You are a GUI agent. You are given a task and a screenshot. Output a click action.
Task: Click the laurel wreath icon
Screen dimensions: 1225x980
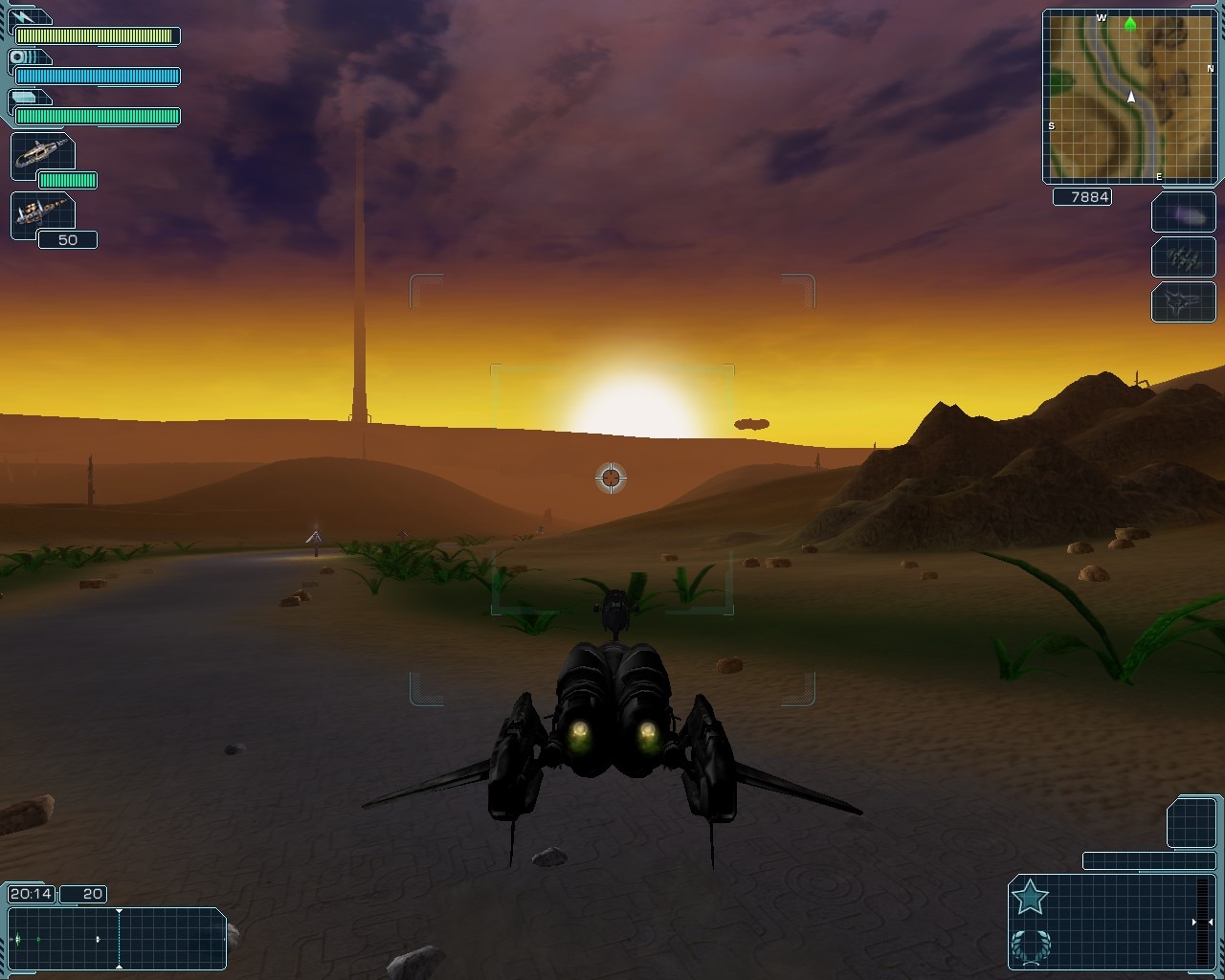[1030, 946]
